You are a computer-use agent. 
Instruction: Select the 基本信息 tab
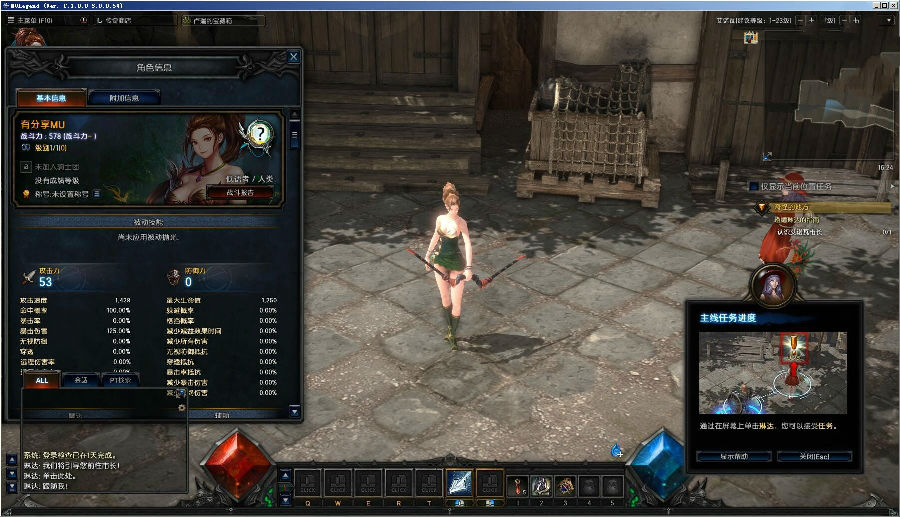click(51, 98)
